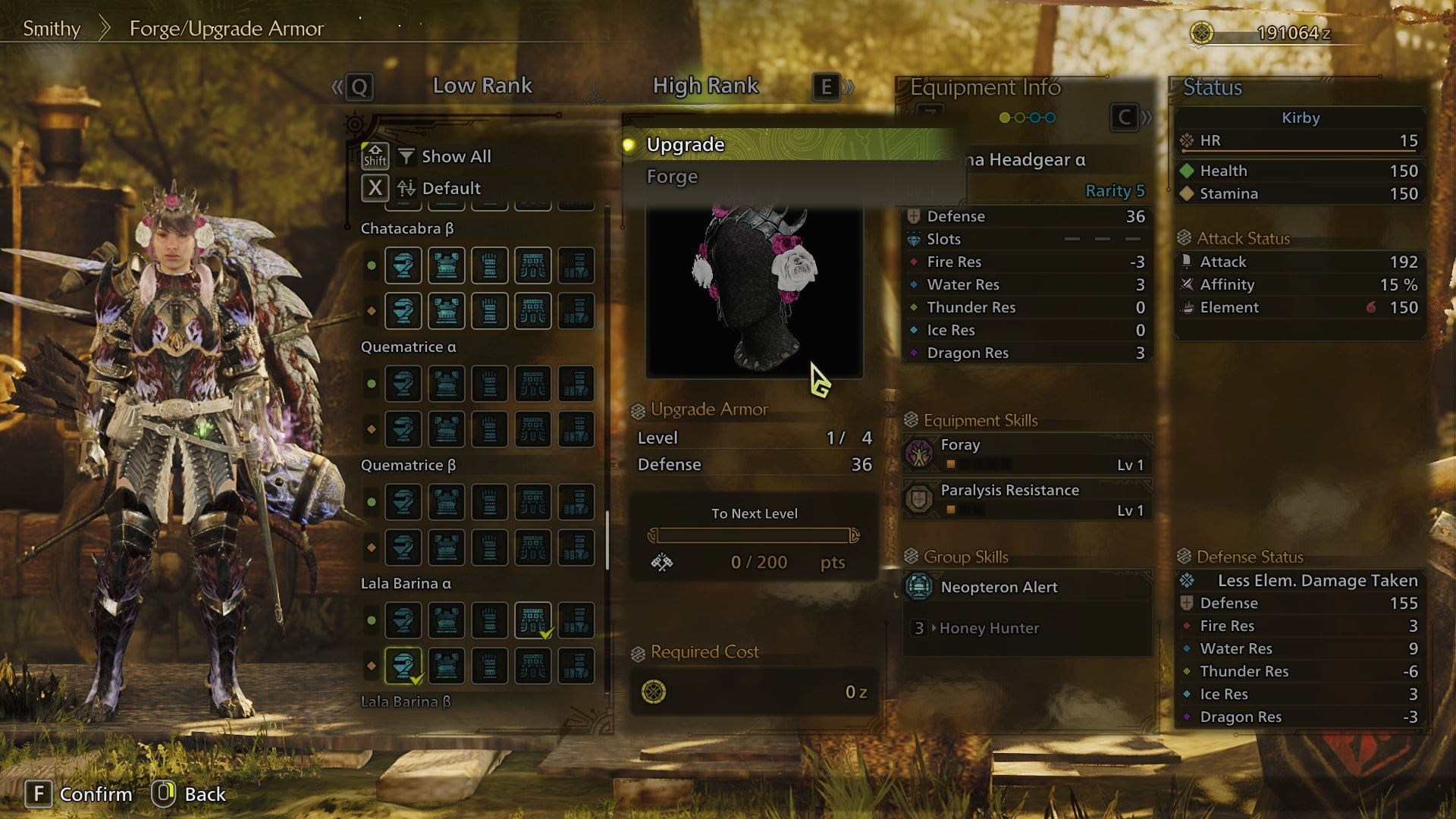
Task: Switch to the High Rank tab
Action: 705,86
